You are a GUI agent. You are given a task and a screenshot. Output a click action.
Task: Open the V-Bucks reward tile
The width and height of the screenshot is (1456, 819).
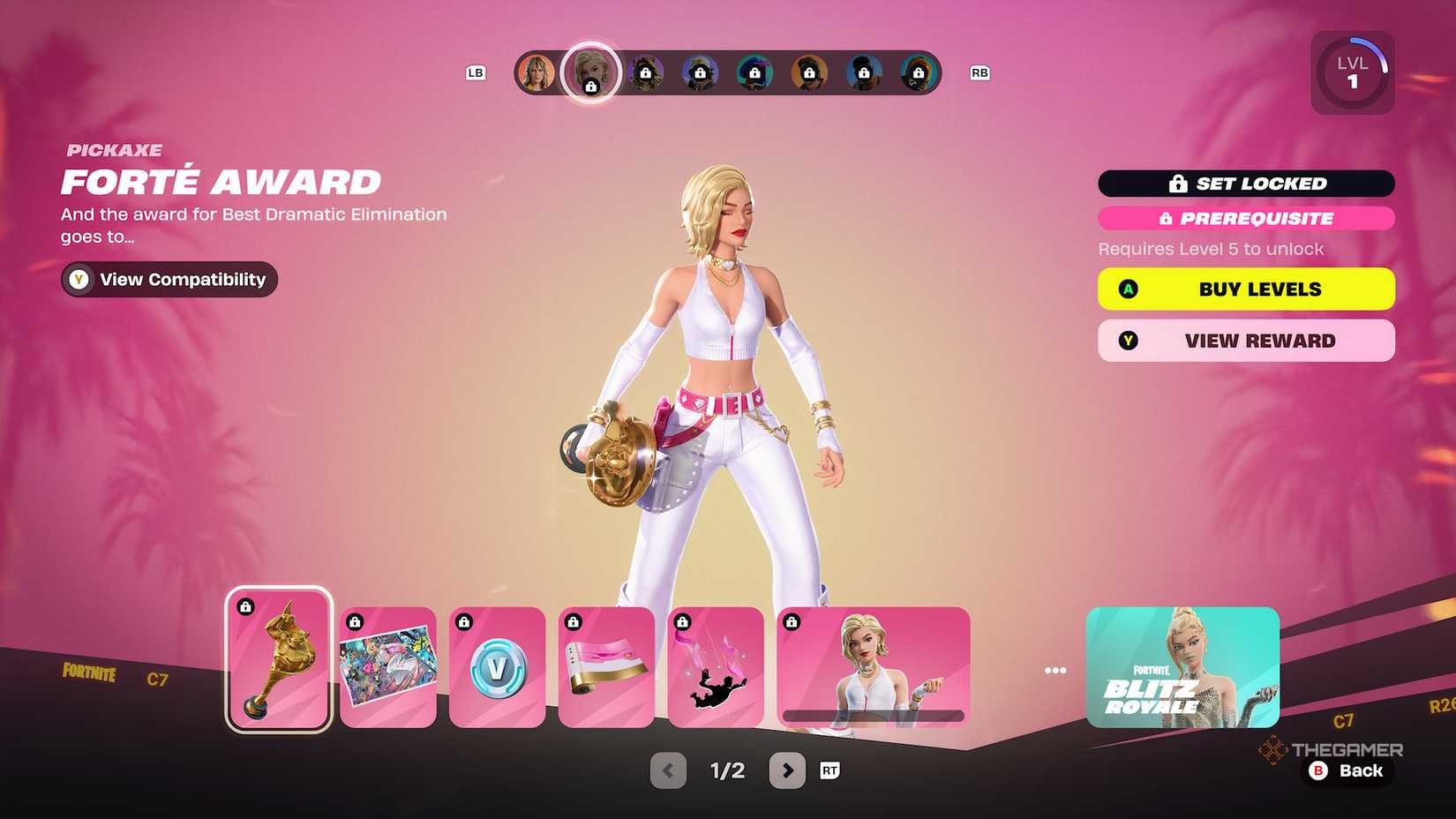tap(496, 666)
